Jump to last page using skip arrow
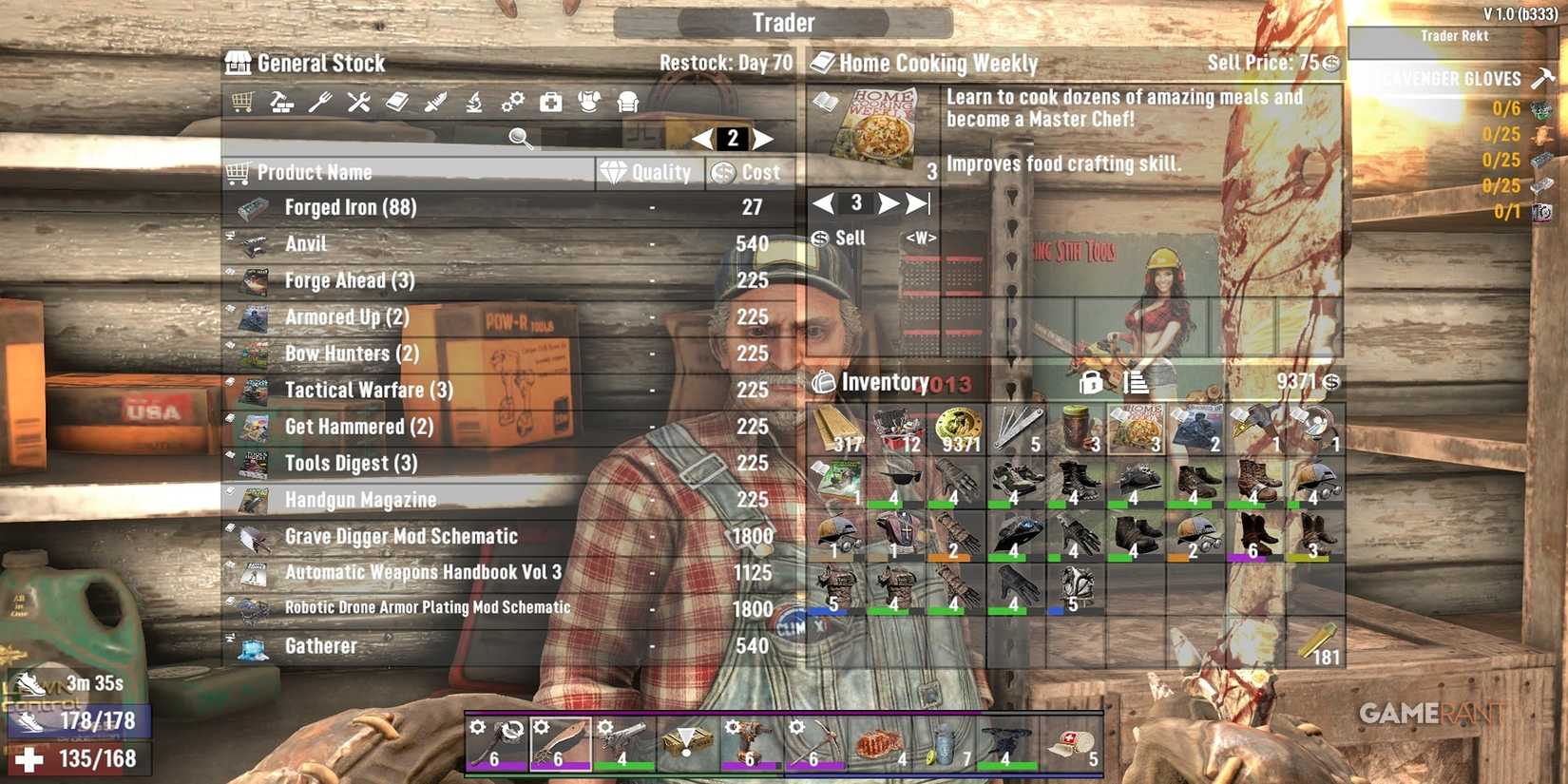The height and width of the screenshot is (784, 1568). pyautogui.click(x=916, y=201)
